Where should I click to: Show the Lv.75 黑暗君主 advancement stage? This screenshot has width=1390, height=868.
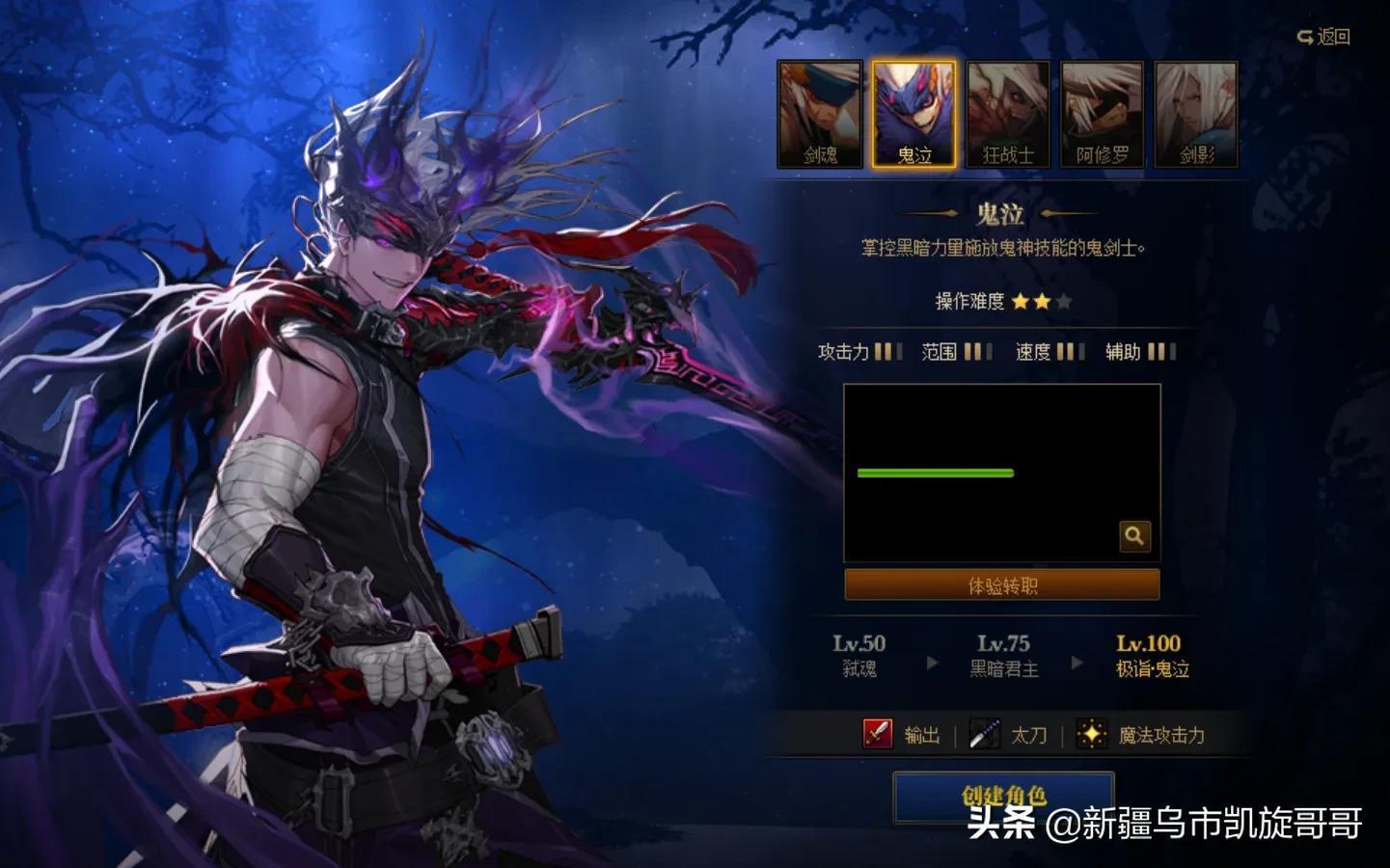(x=1003, y=655)
